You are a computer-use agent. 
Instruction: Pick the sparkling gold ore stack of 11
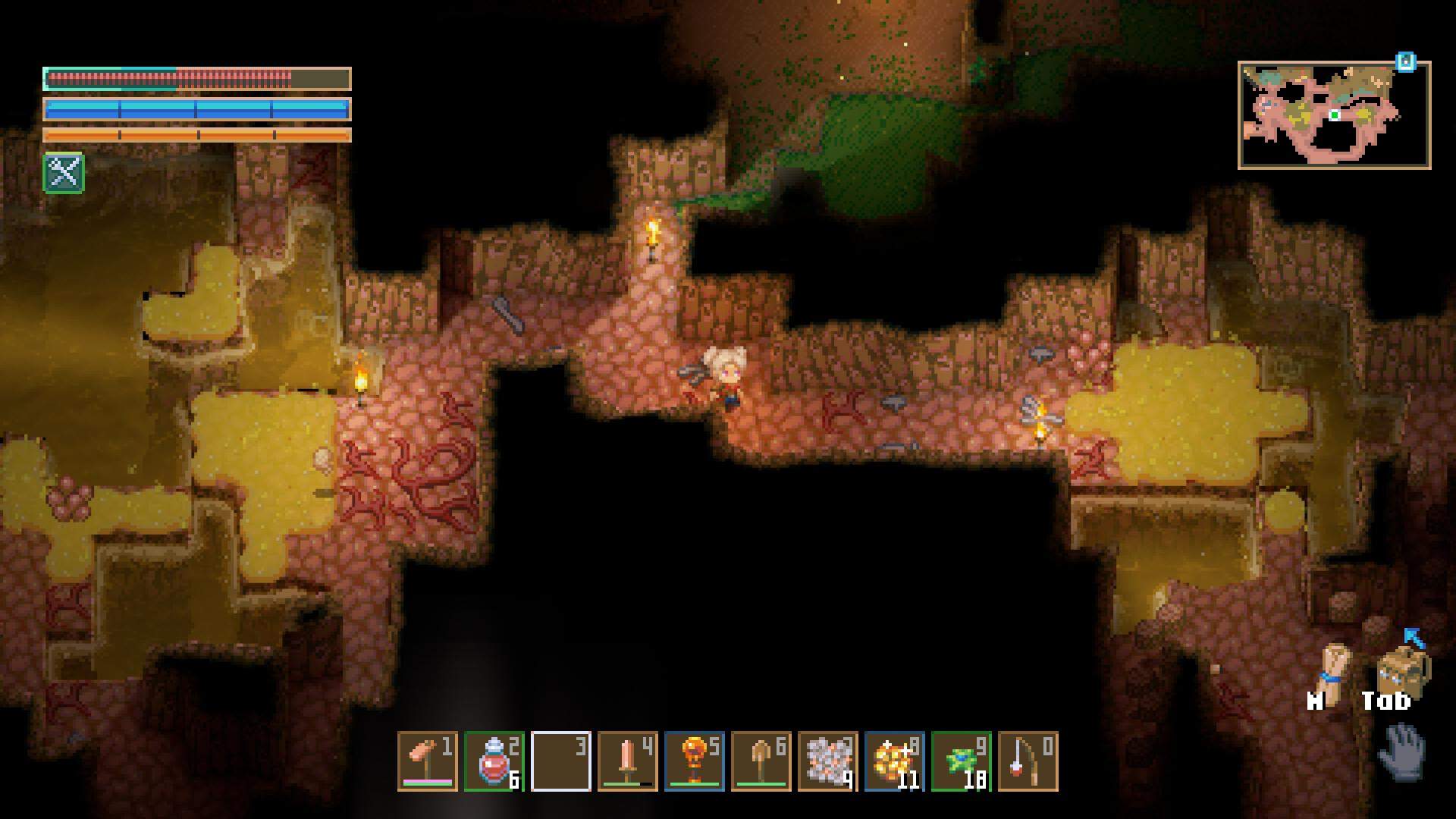[x=894, y=761]
